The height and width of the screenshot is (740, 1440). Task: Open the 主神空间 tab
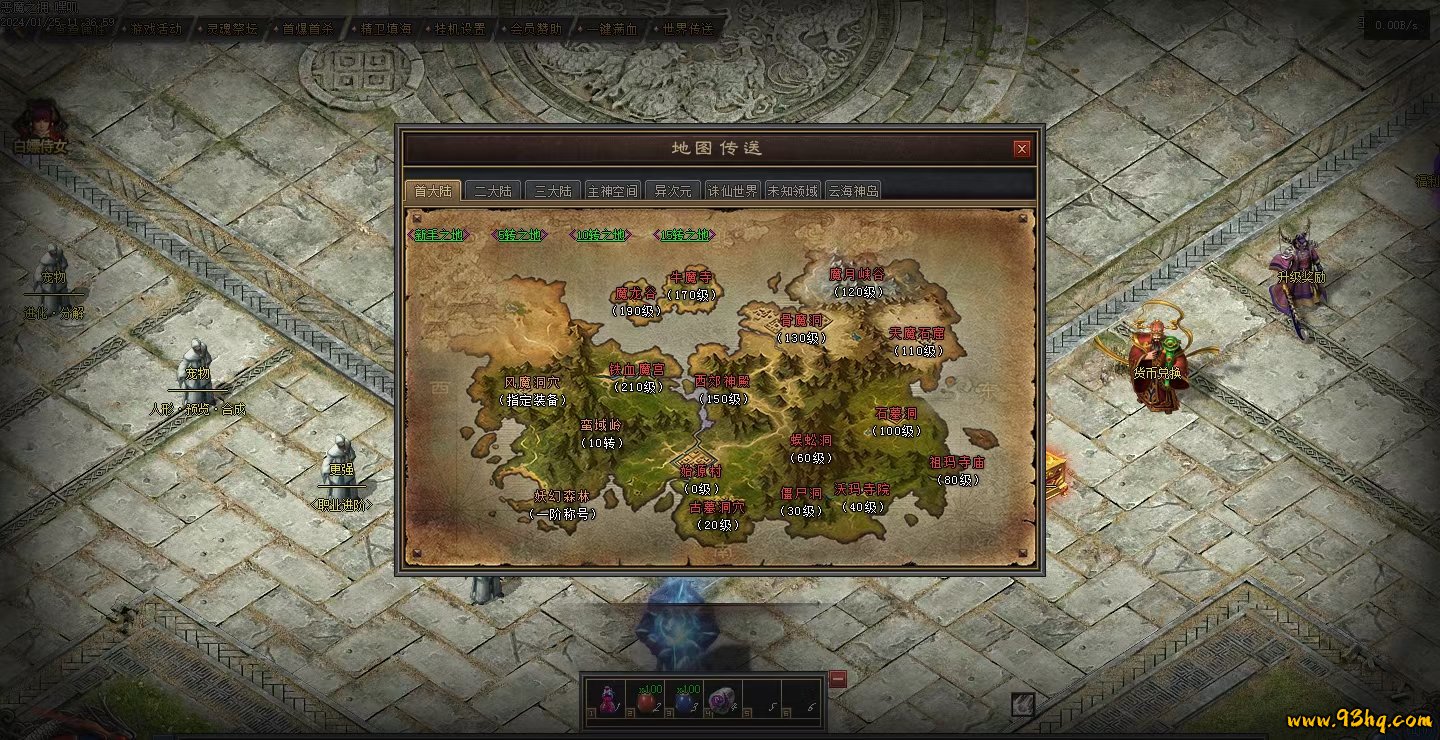pyautogui.click(x=612, y=191)
